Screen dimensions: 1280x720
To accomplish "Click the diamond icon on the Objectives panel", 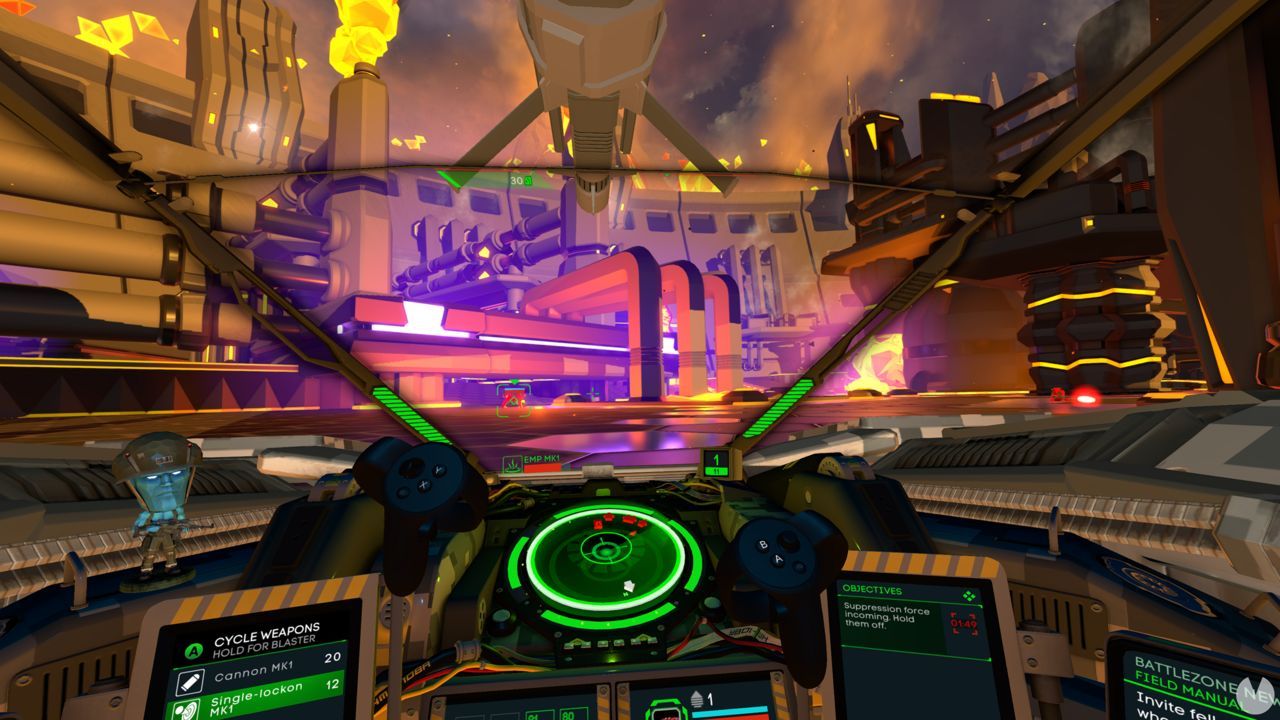I will (969, 595).
